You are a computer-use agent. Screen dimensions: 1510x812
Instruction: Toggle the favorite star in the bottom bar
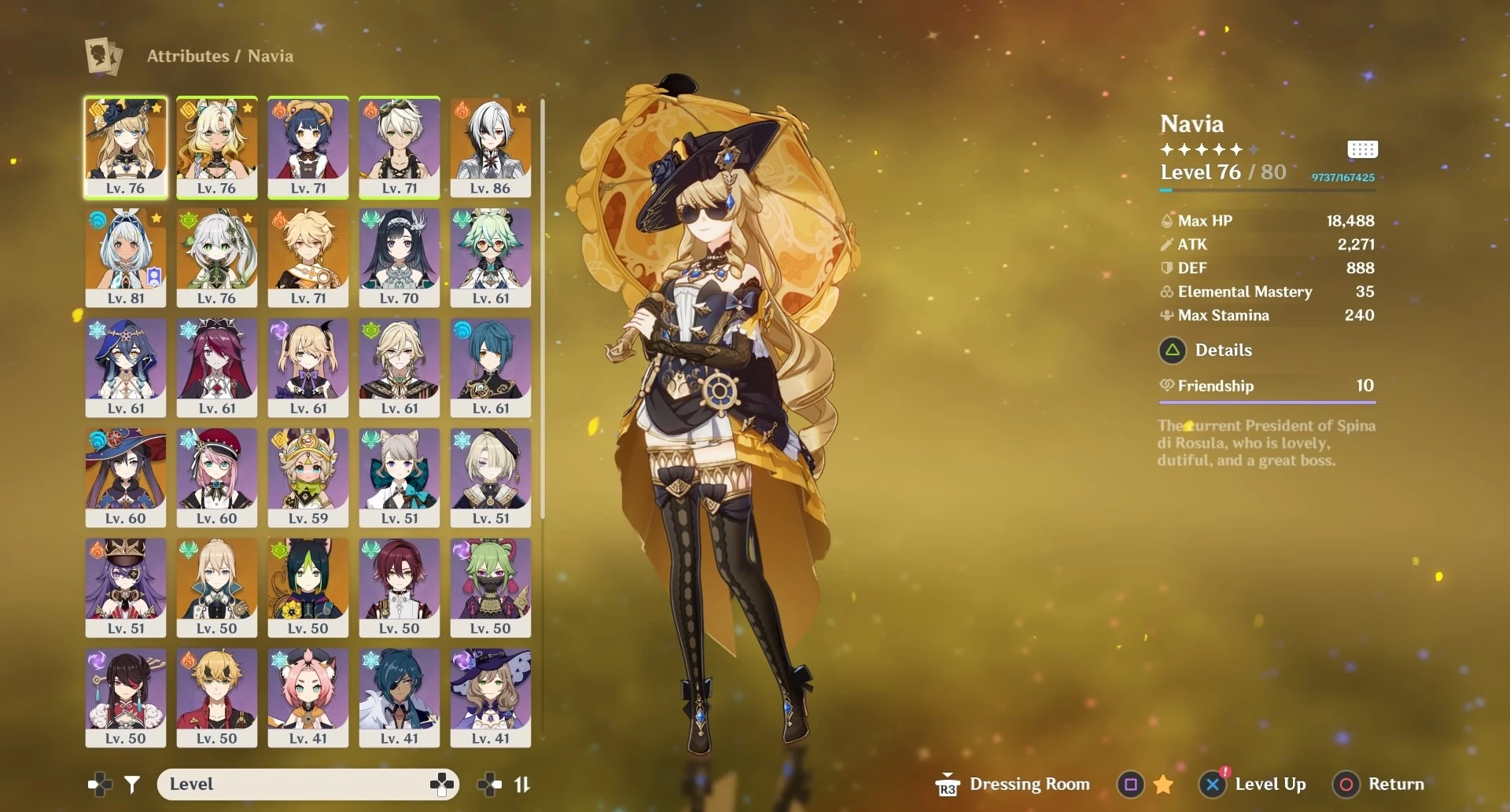pos(1162,784)
